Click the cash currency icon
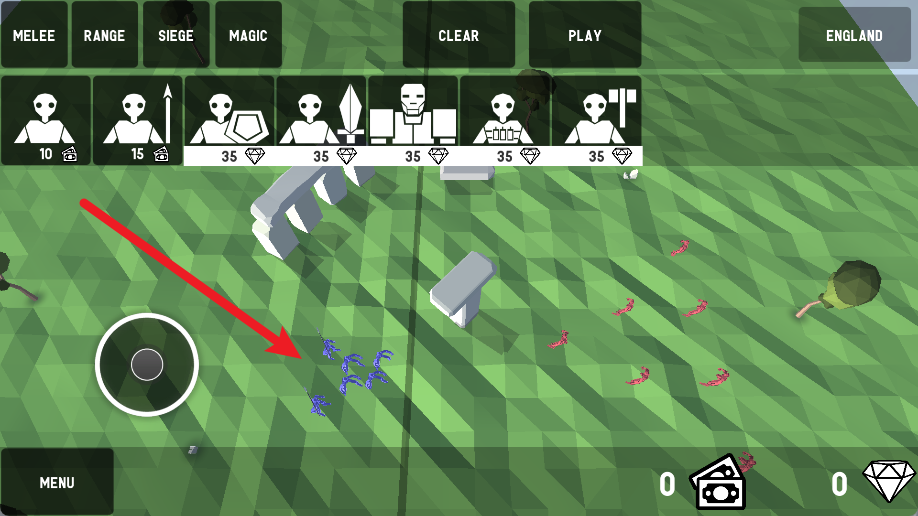Image resolution: width=918 pixels, height=516 pixels. (719, 483)
